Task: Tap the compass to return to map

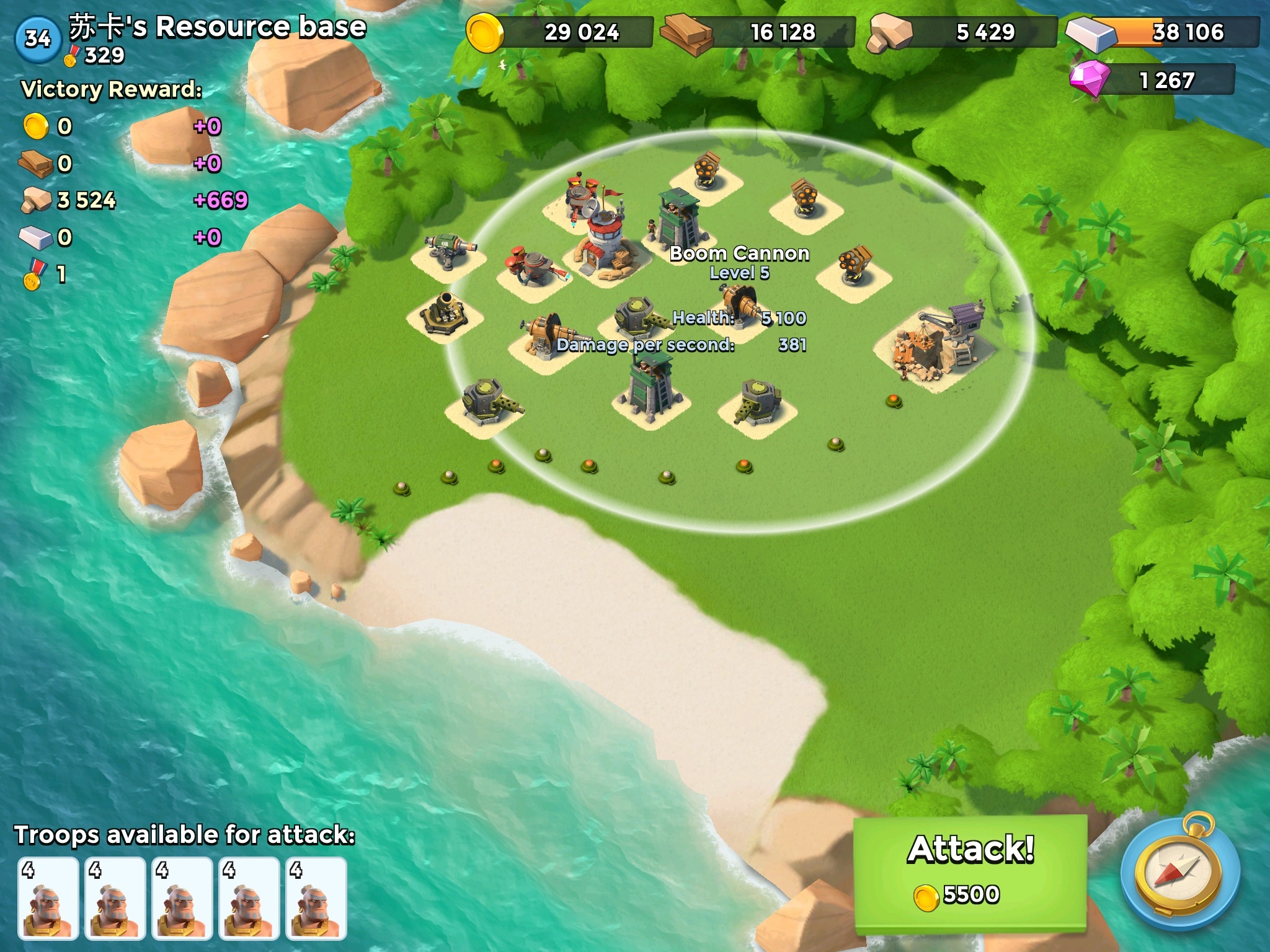Action: pos(1180,874)
